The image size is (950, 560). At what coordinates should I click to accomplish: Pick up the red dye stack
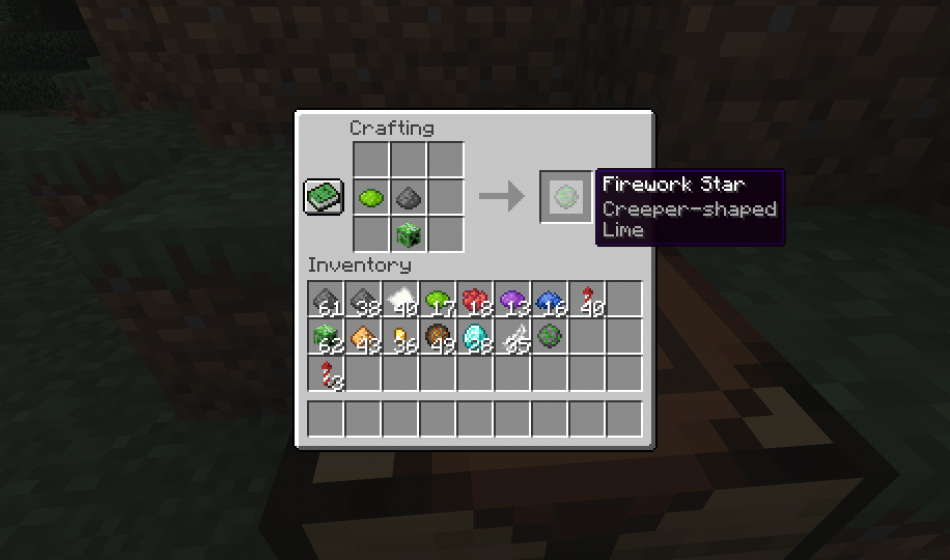point(474,300)
